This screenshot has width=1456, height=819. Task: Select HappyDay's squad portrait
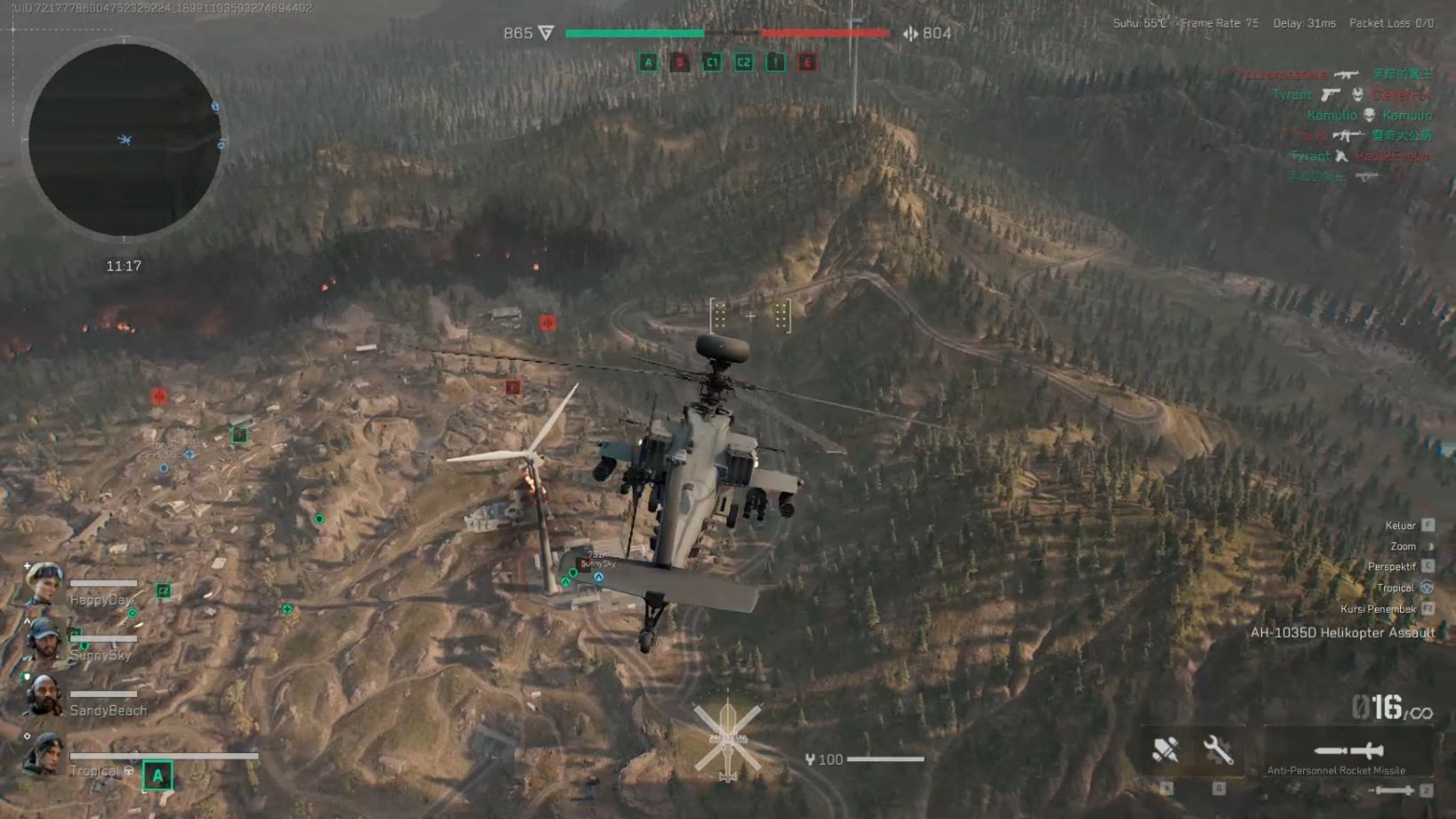point(43,585)
